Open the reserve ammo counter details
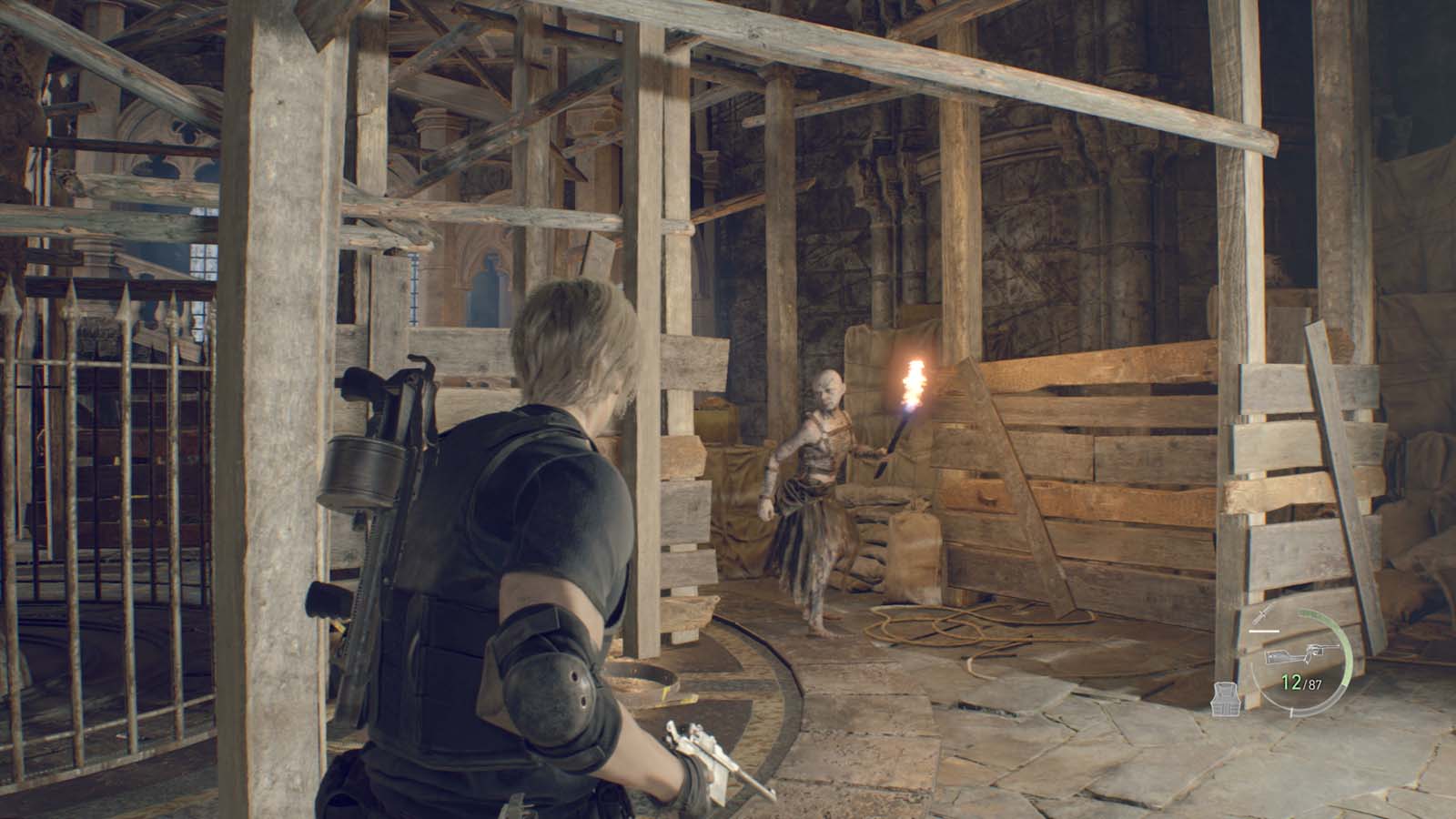1456x819 pixels. click(x=1314, y=683)
